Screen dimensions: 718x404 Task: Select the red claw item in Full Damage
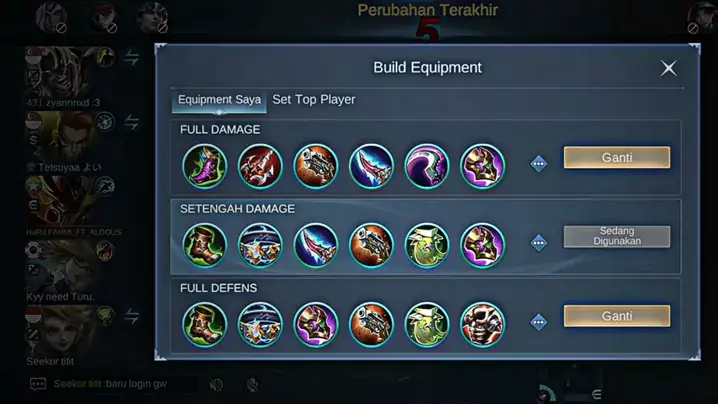pos(260,166)
